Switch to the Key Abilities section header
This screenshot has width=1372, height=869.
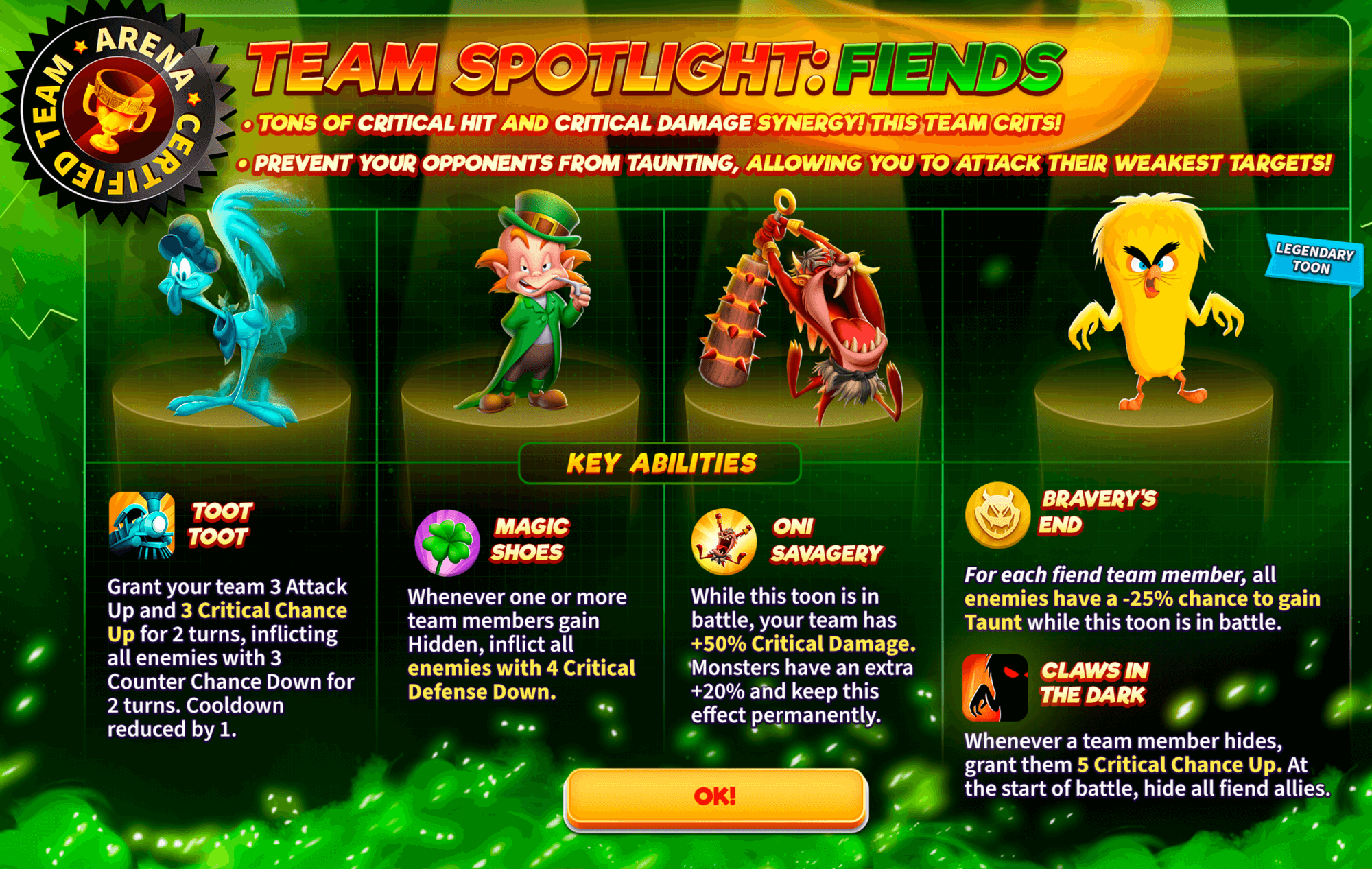point(661,462)
